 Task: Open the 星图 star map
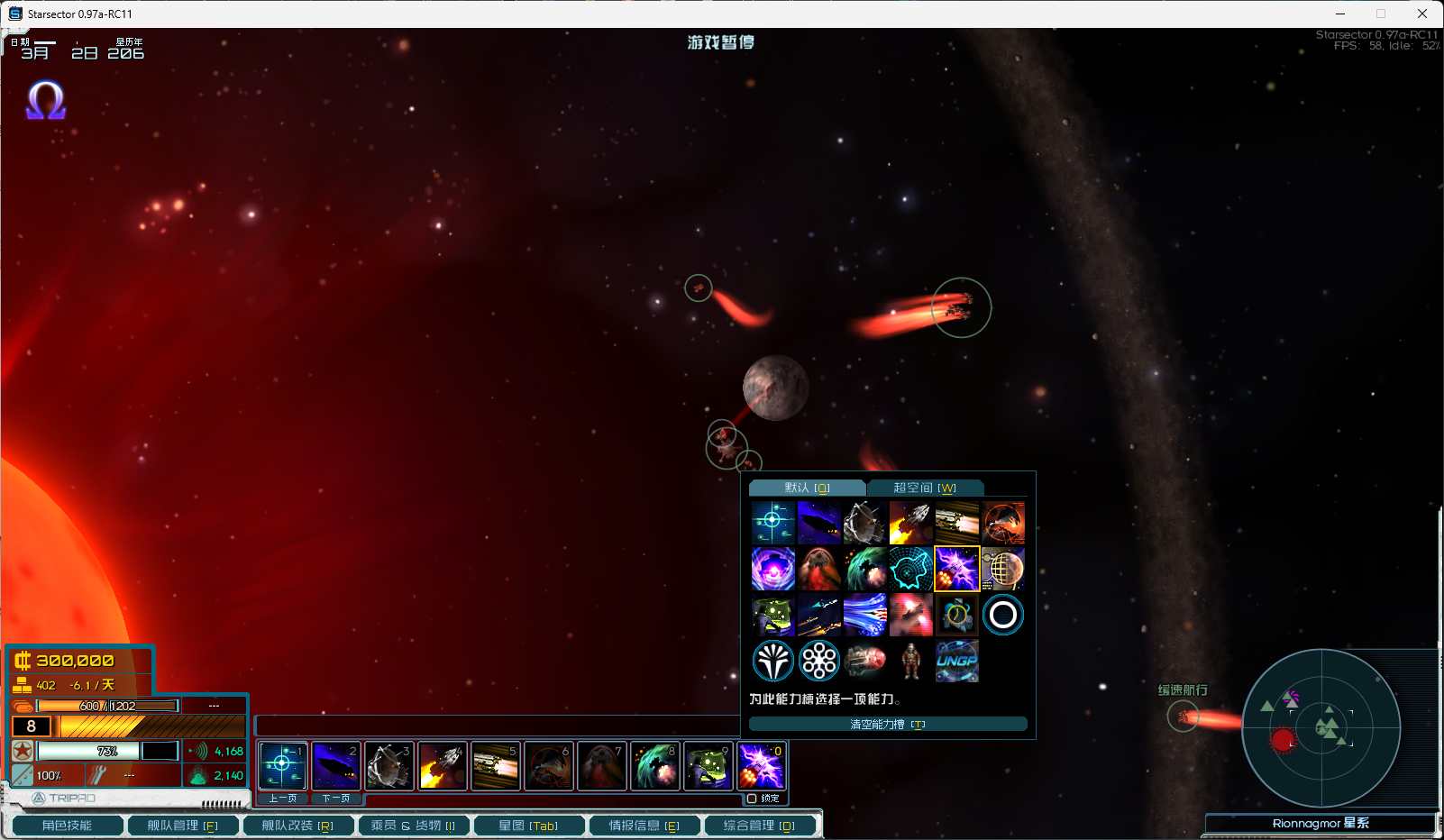(528, 826)
